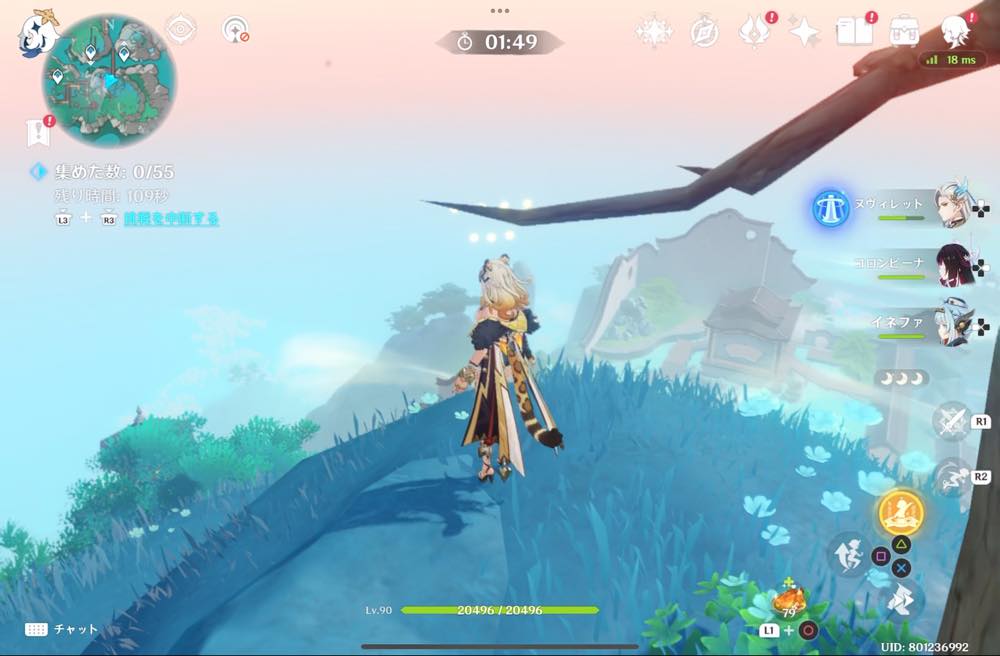1000x656 pixels.
Task: Open the adventurer handbook book icon
Action: coord(855,32)
